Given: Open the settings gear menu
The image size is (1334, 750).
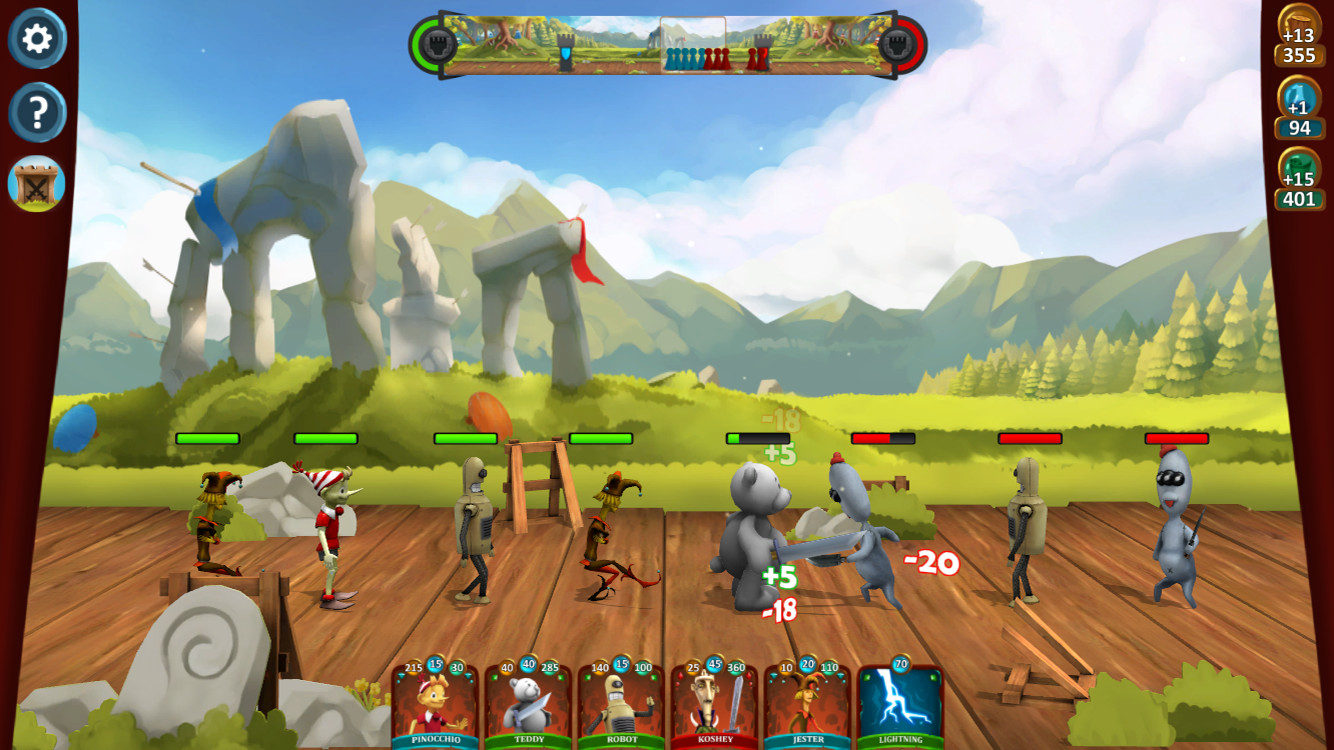Looking at the screenshot, I should 38,40.
